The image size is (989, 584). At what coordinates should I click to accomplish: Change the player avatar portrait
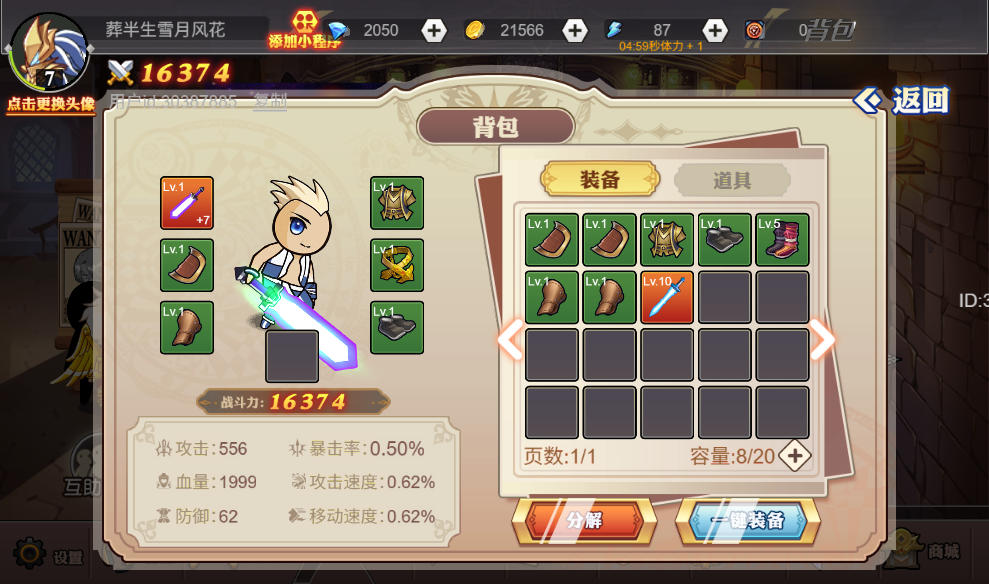pyautogui.click(x=47, y=52)
